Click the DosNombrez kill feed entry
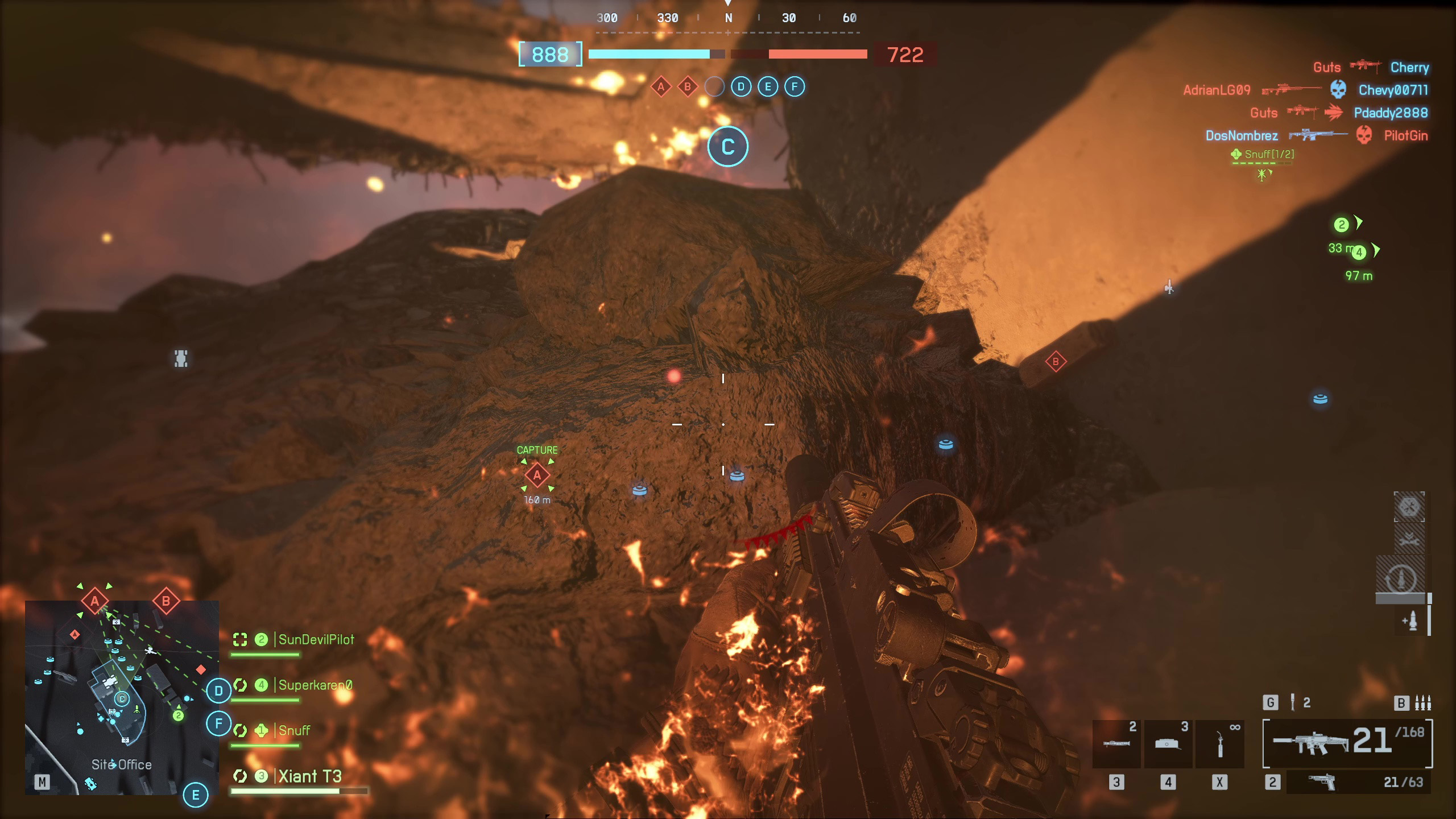1456x819 pixels. click(x=1242, y=135)
